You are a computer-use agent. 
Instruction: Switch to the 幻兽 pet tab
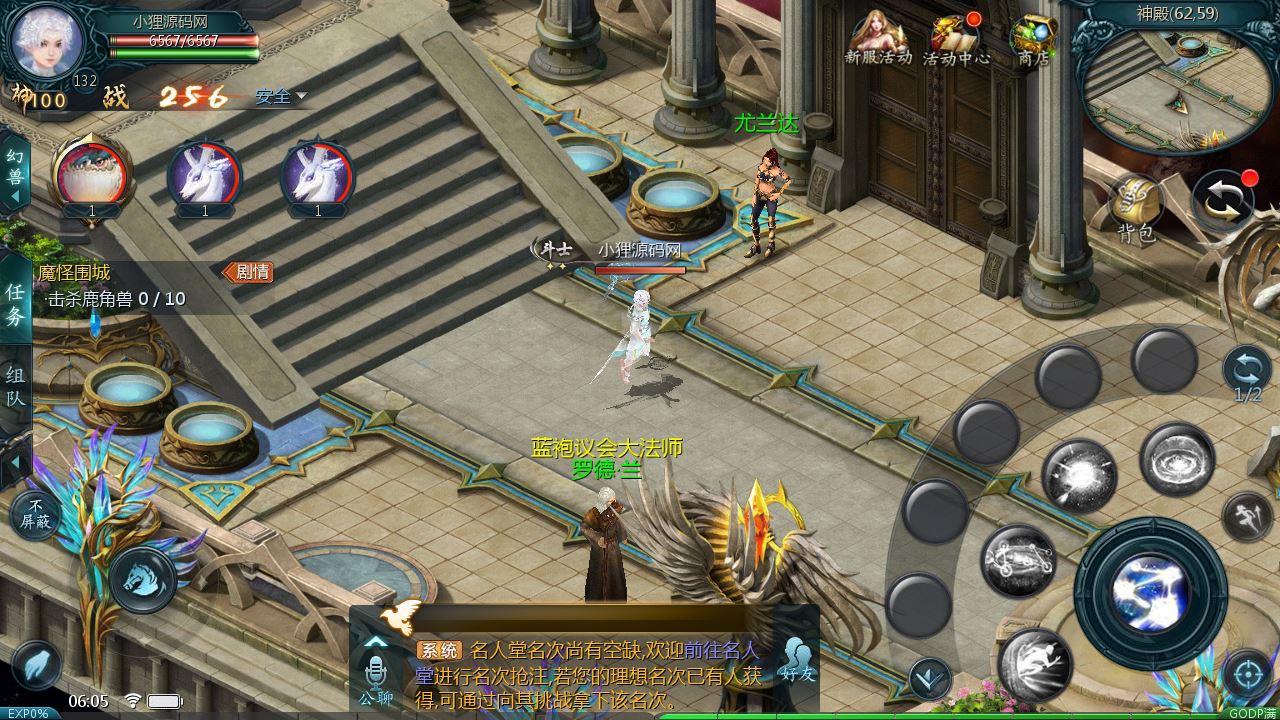15,170
